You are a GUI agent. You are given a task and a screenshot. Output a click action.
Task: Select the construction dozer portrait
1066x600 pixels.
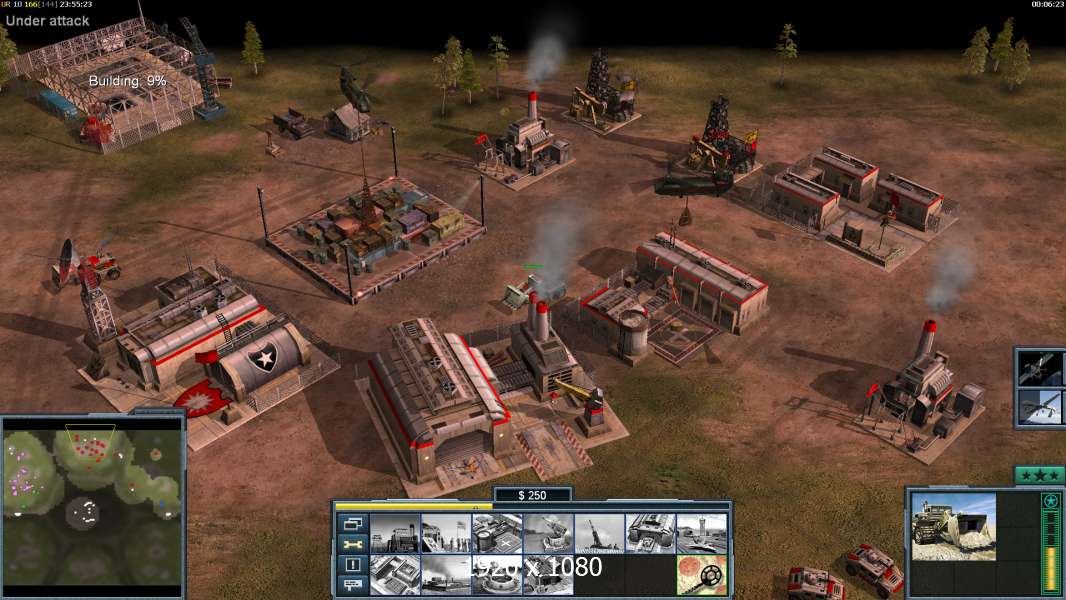click(953, 527)
